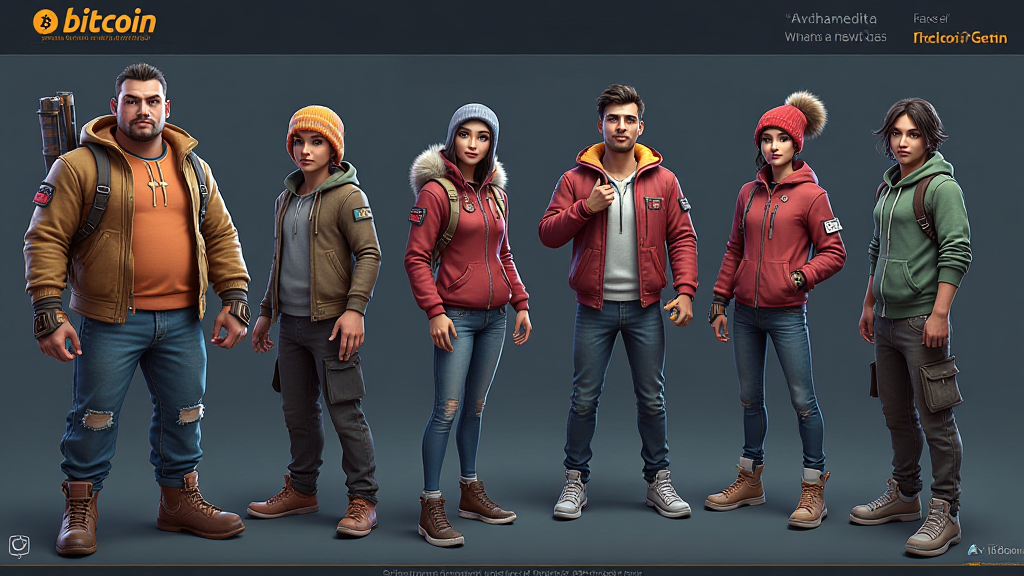This screenshot has width=1024, height=576.
Task: Select the "Avdhamedita" header text
Action: pyautogui.click(x=833, y=18)
